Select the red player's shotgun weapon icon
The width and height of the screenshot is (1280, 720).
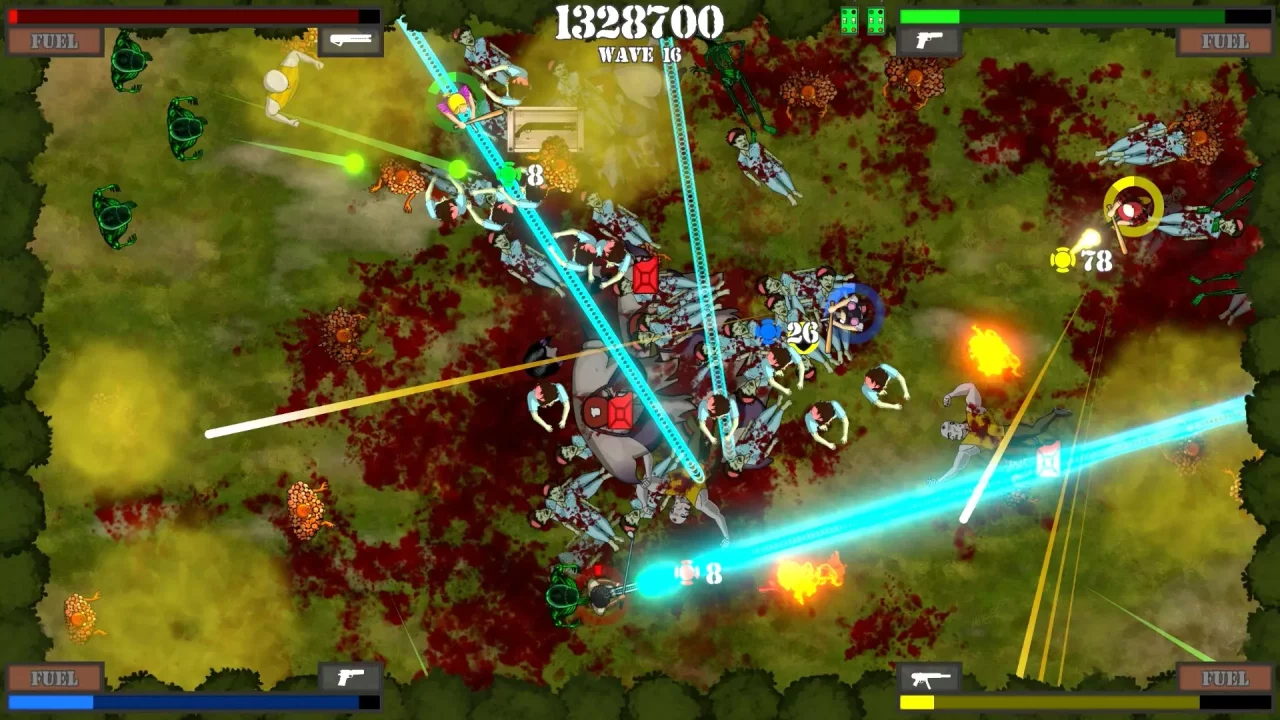coord(350,41)
